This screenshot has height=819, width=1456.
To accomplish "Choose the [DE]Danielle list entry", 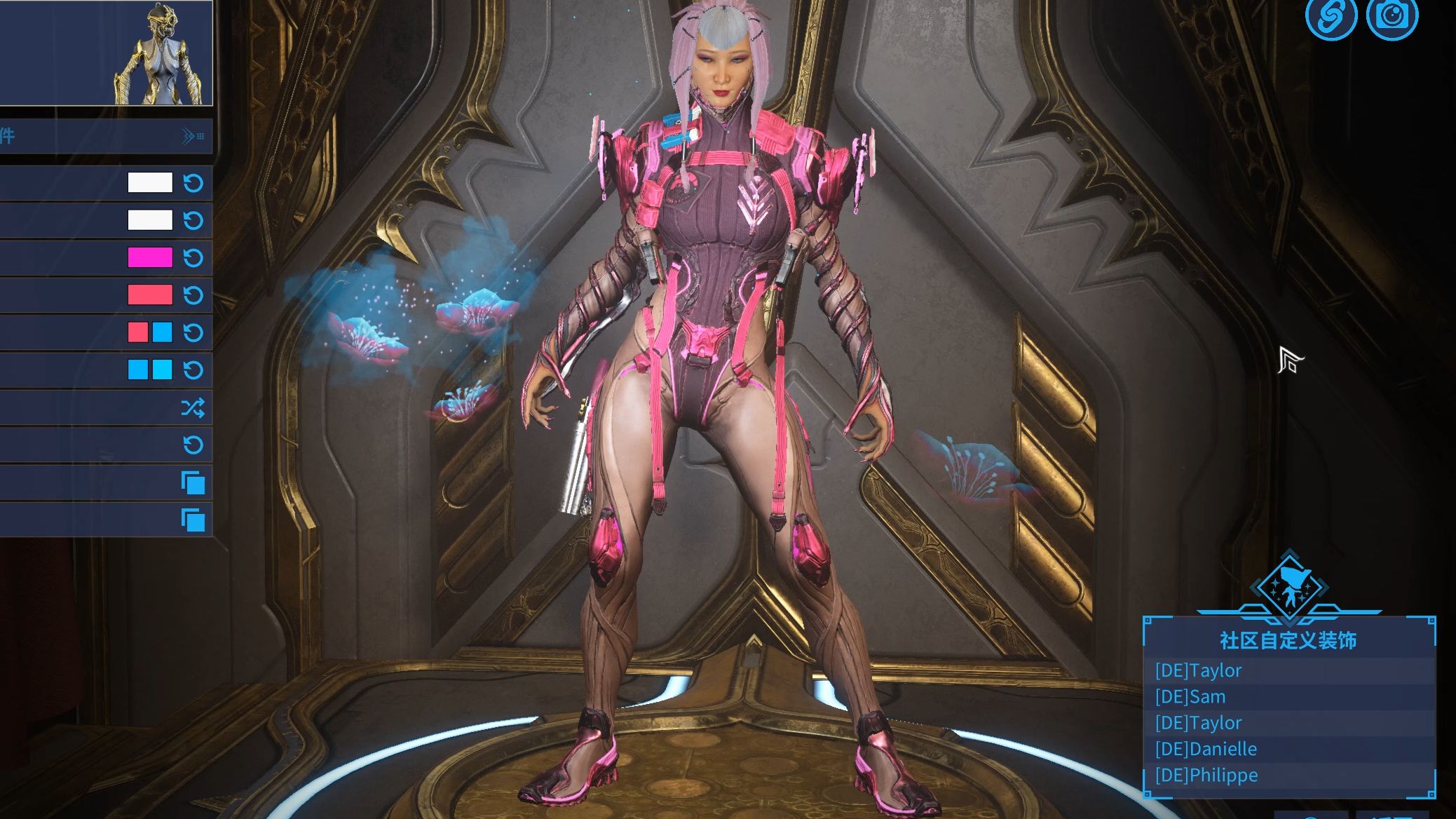I will coord(1206,749).
